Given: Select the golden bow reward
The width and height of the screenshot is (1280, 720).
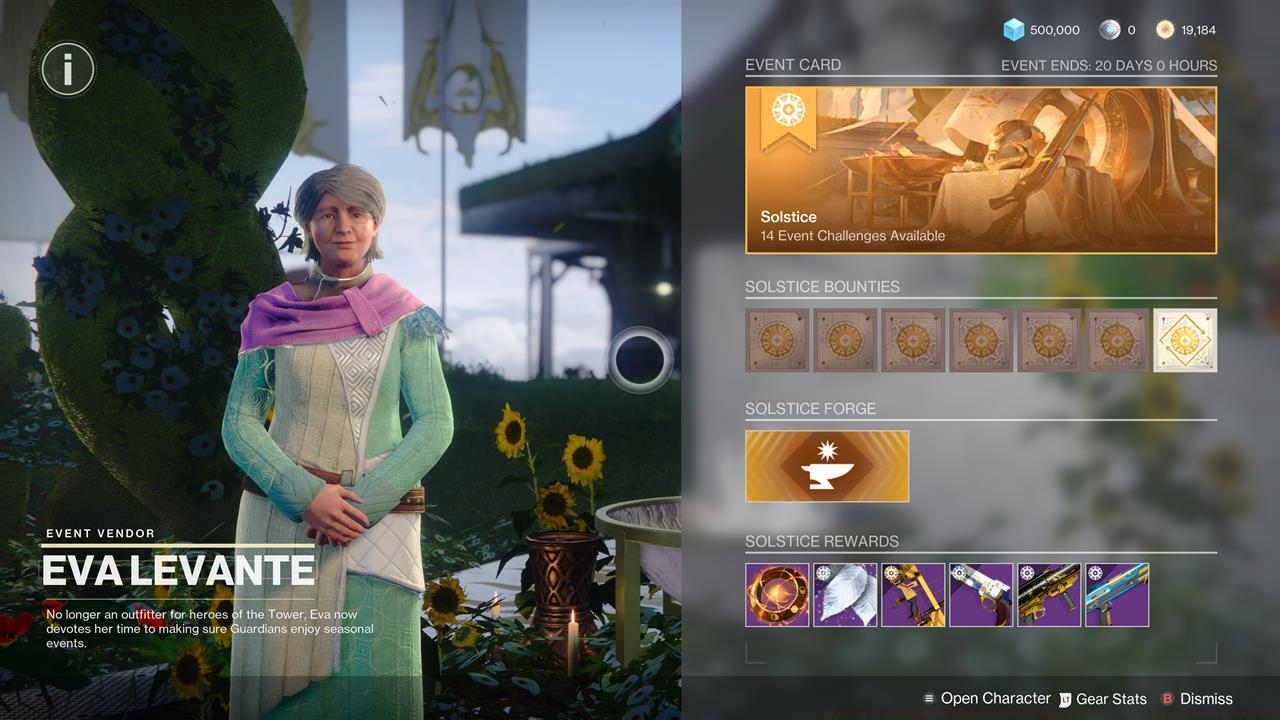Looking at the screenshot, I should [x=913, y=594].
